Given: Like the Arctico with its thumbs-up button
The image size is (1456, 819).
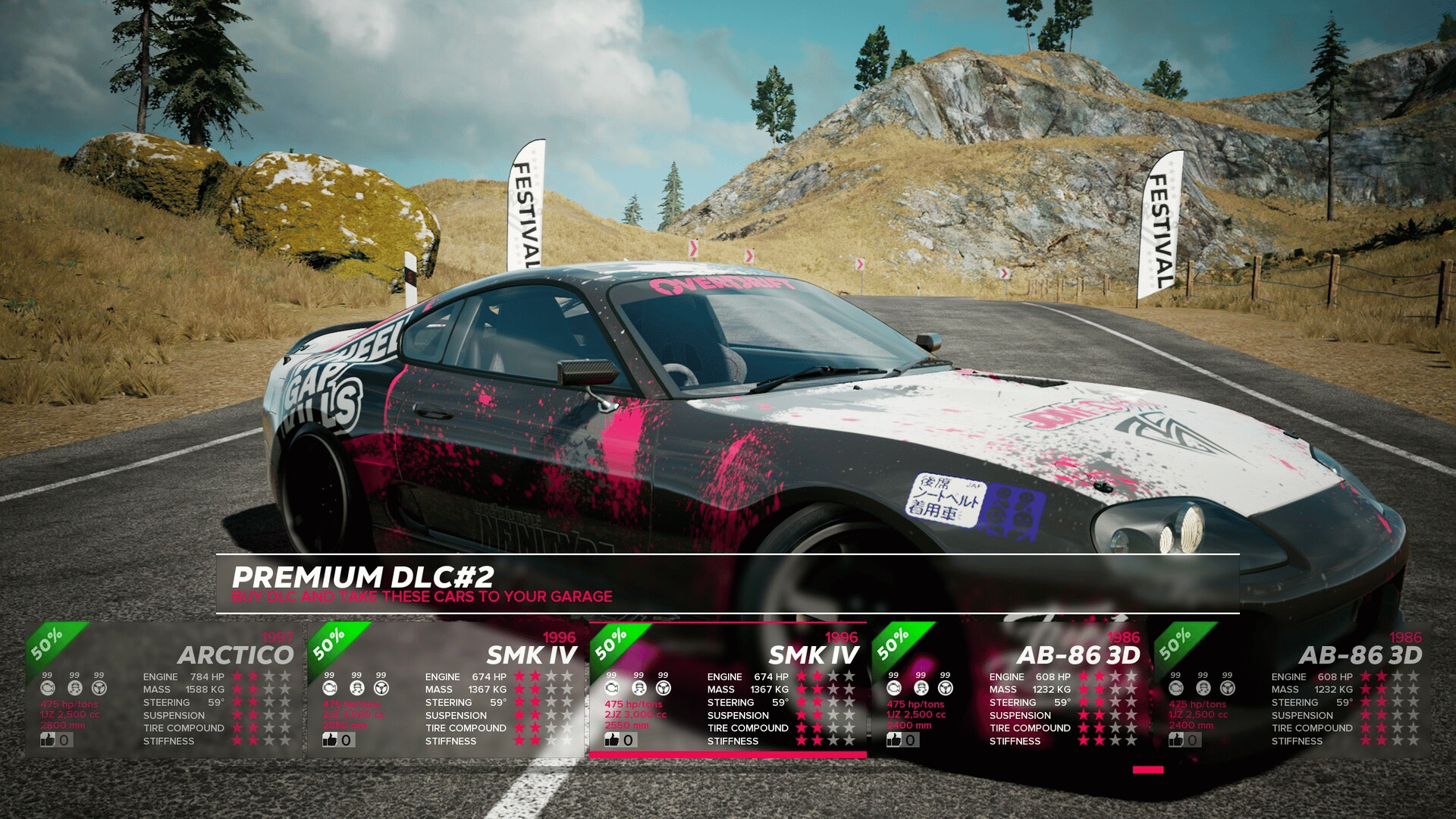Looking at the screenshot, I should coord(49,739).
